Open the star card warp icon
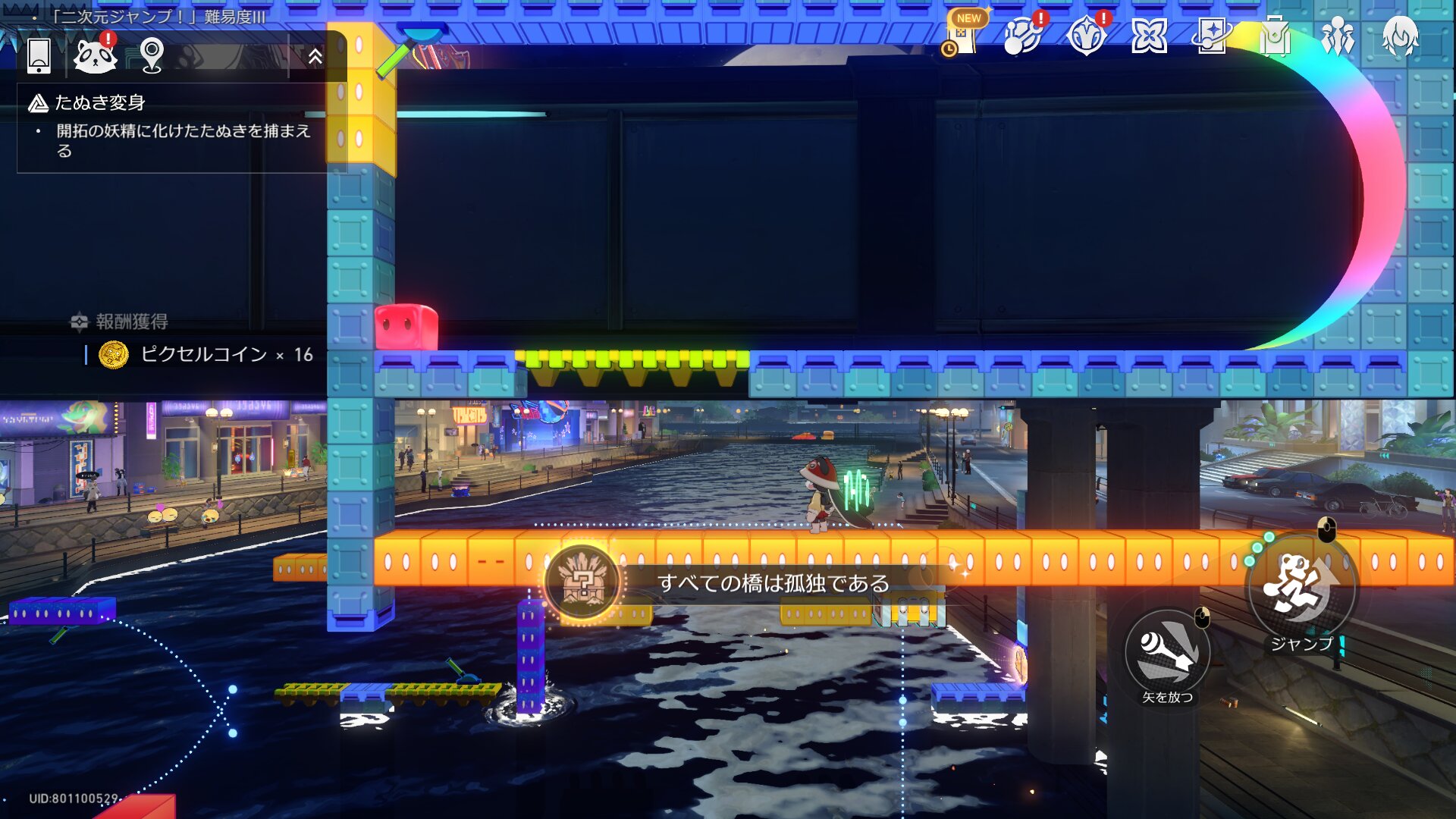The height and width of the screenshot is (819, 1456). point(1211,36)
